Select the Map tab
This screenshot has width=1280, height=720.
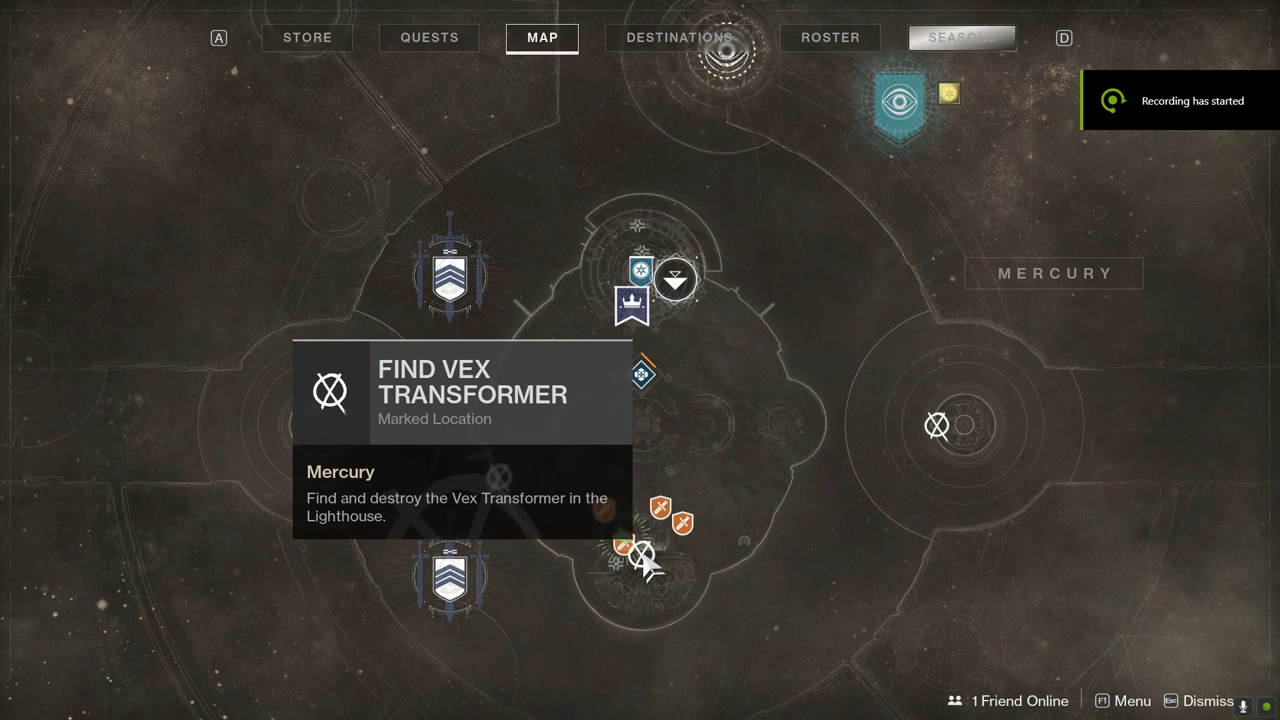point(542,38)
